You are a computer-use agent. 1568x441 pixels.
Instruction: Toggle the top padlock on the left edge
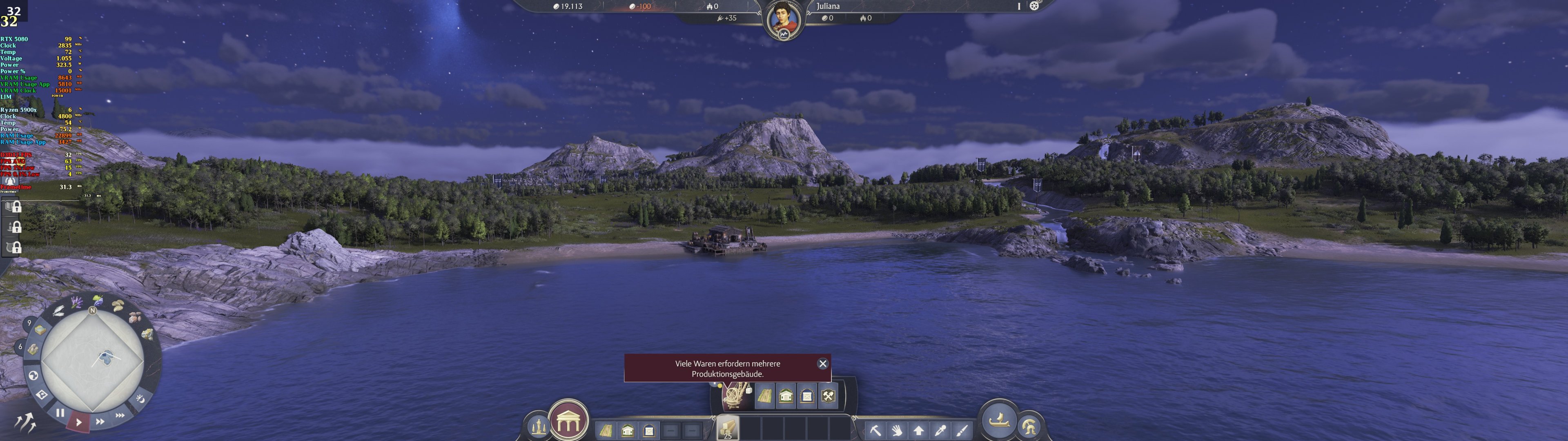(x=16, y=208)
